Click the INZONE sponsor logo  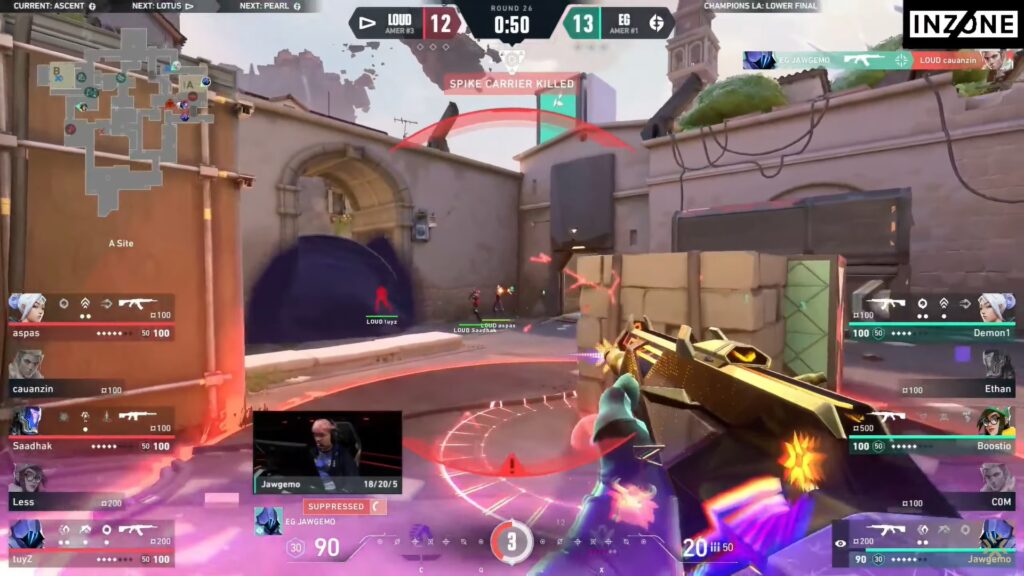tap(961, 24)
